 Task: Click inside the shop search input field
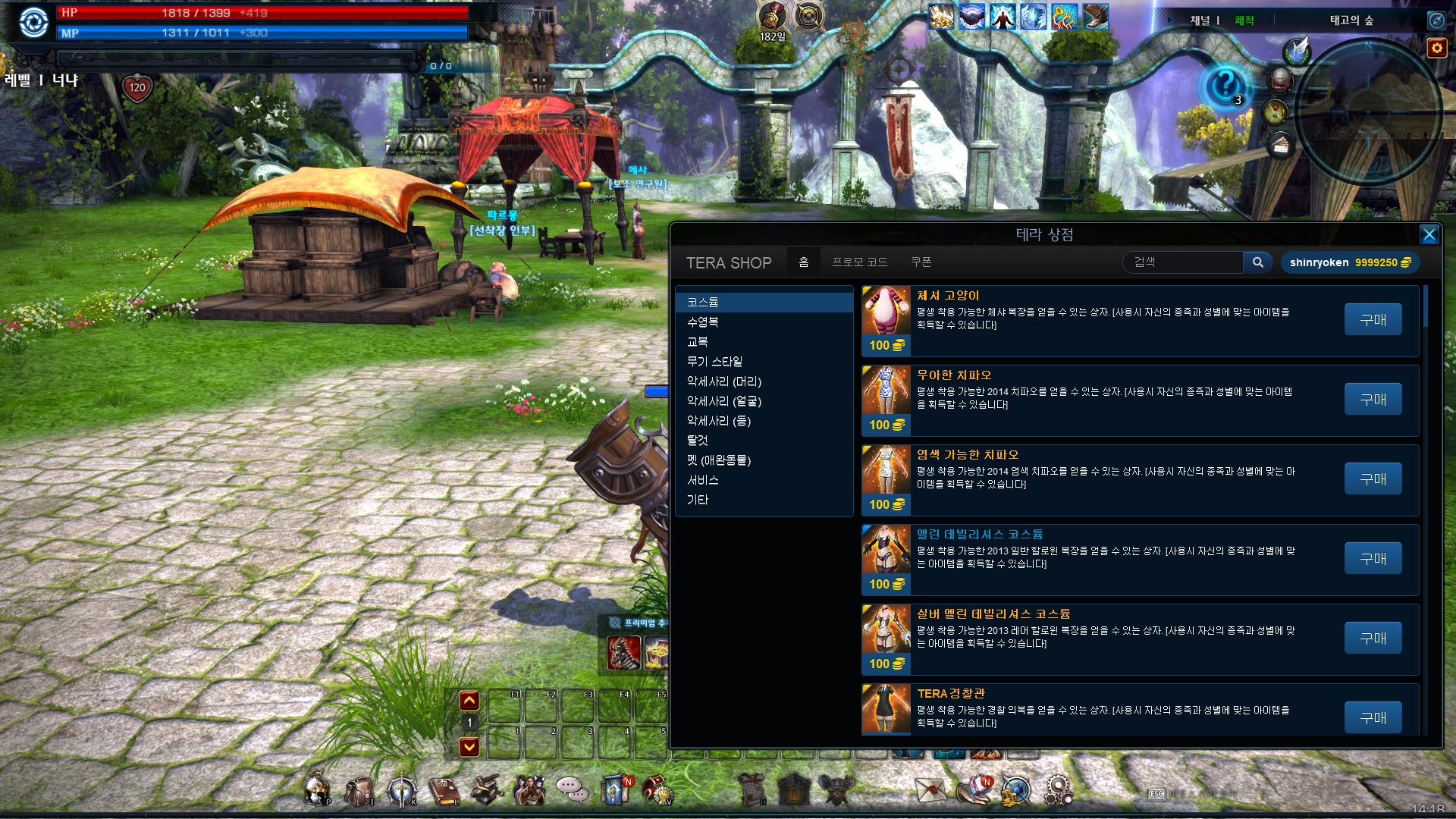(x=1183, y=262)
